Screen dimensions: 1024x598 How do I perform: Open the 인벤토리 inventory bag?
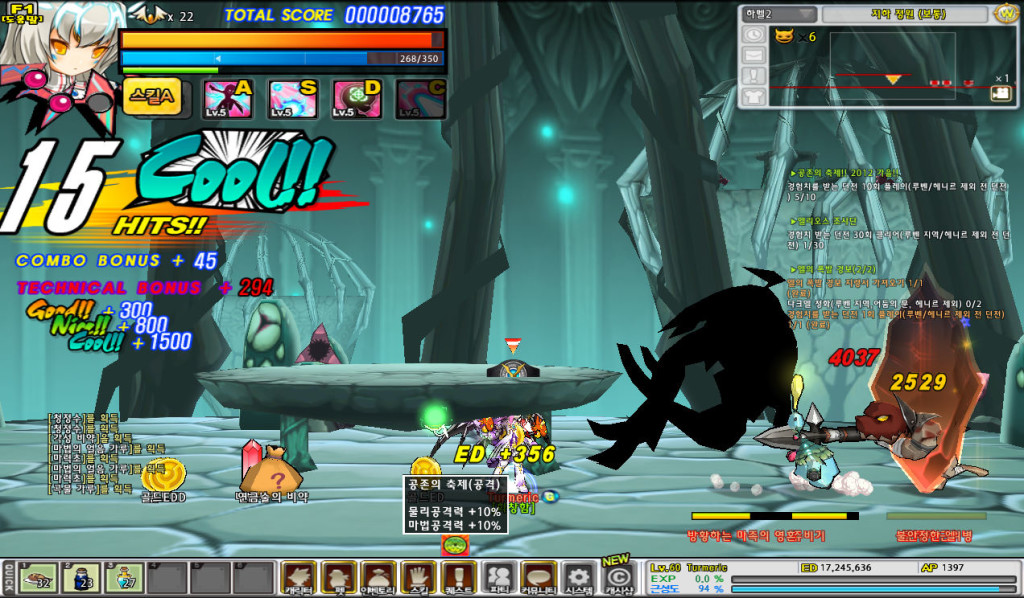[379, 577]
